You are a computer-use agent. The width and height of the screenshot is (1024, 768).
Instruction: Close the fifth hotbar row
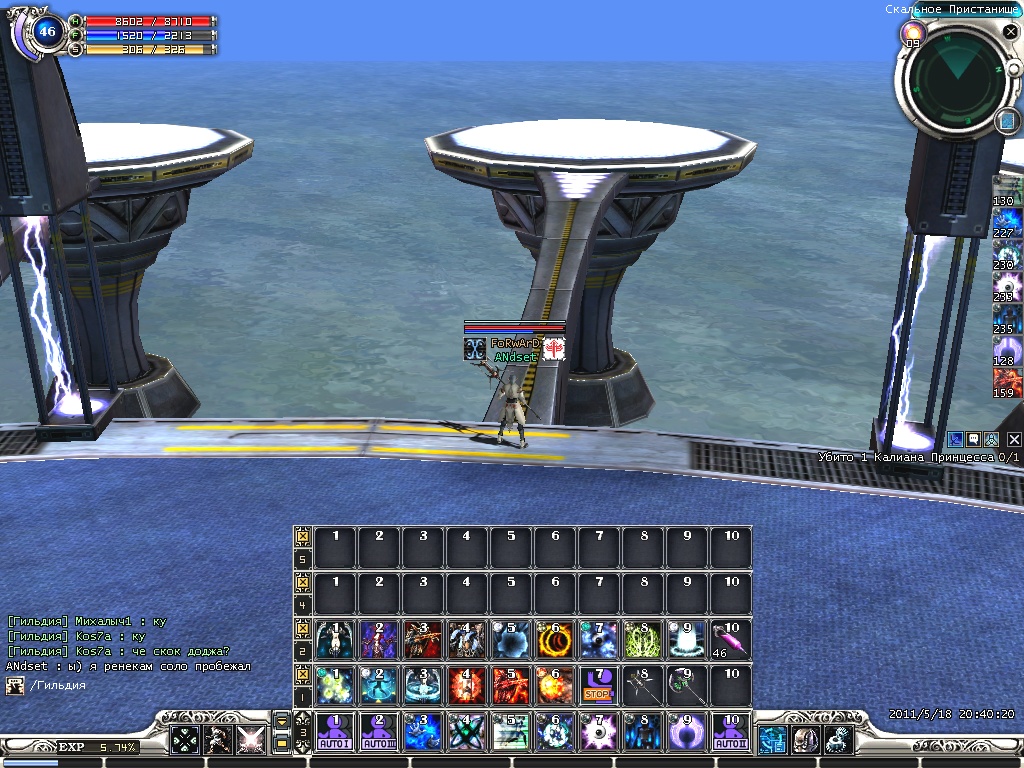(x=302, y=537)
